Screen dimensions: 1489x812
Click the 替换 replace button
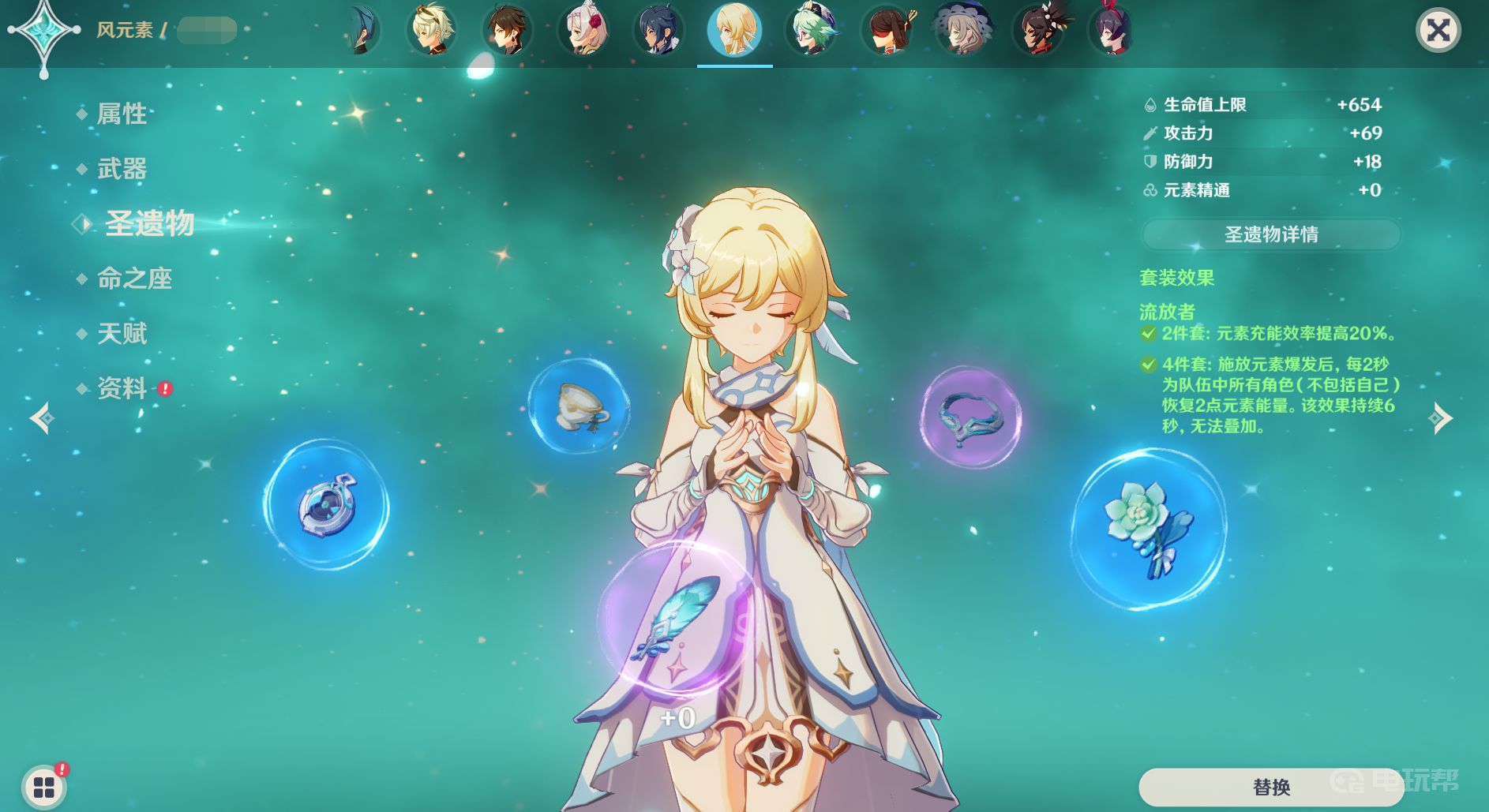[x=1270, y=787]
